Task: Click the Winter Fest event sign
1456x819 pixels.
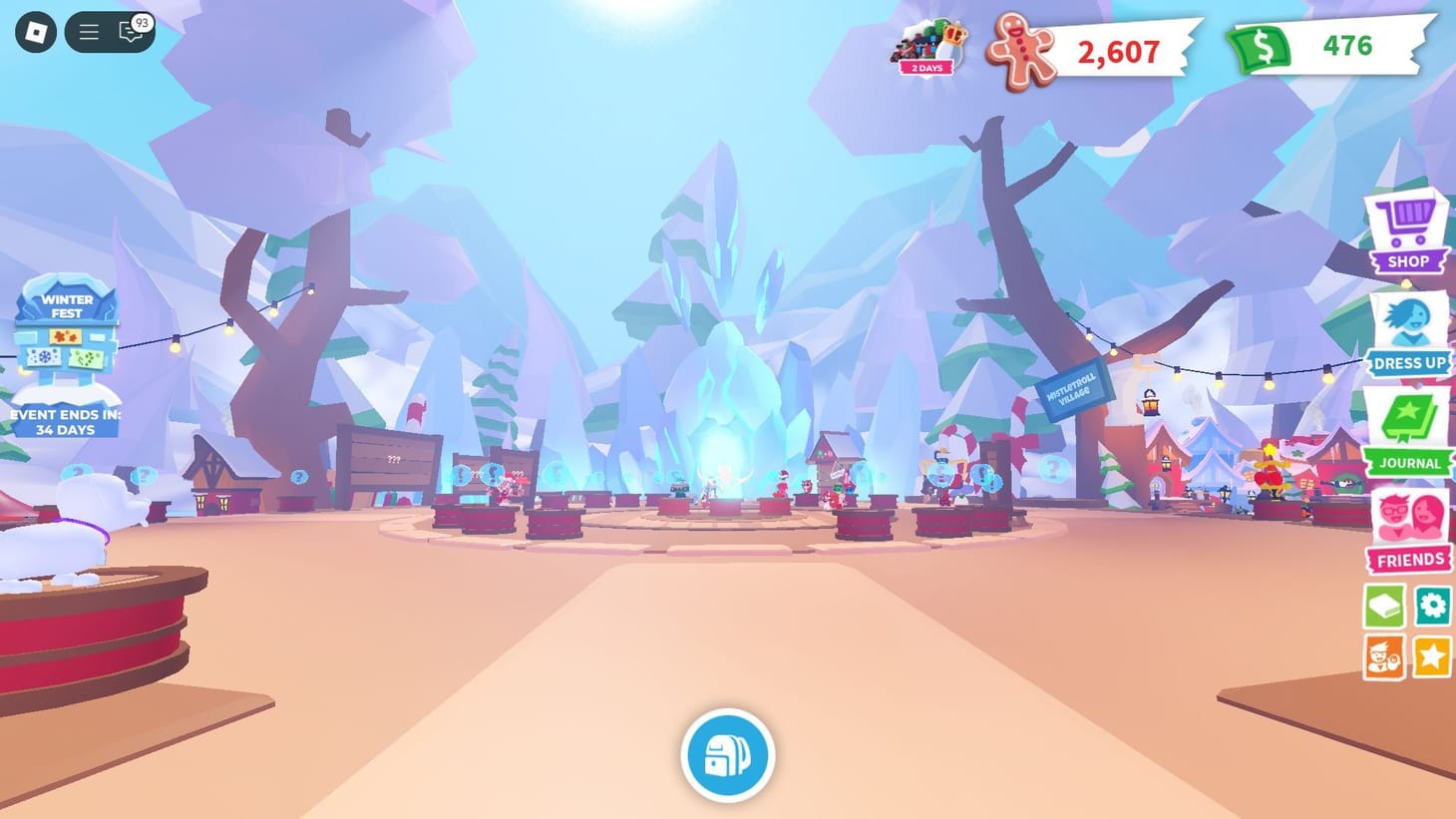Action: (x=64, y=339)
